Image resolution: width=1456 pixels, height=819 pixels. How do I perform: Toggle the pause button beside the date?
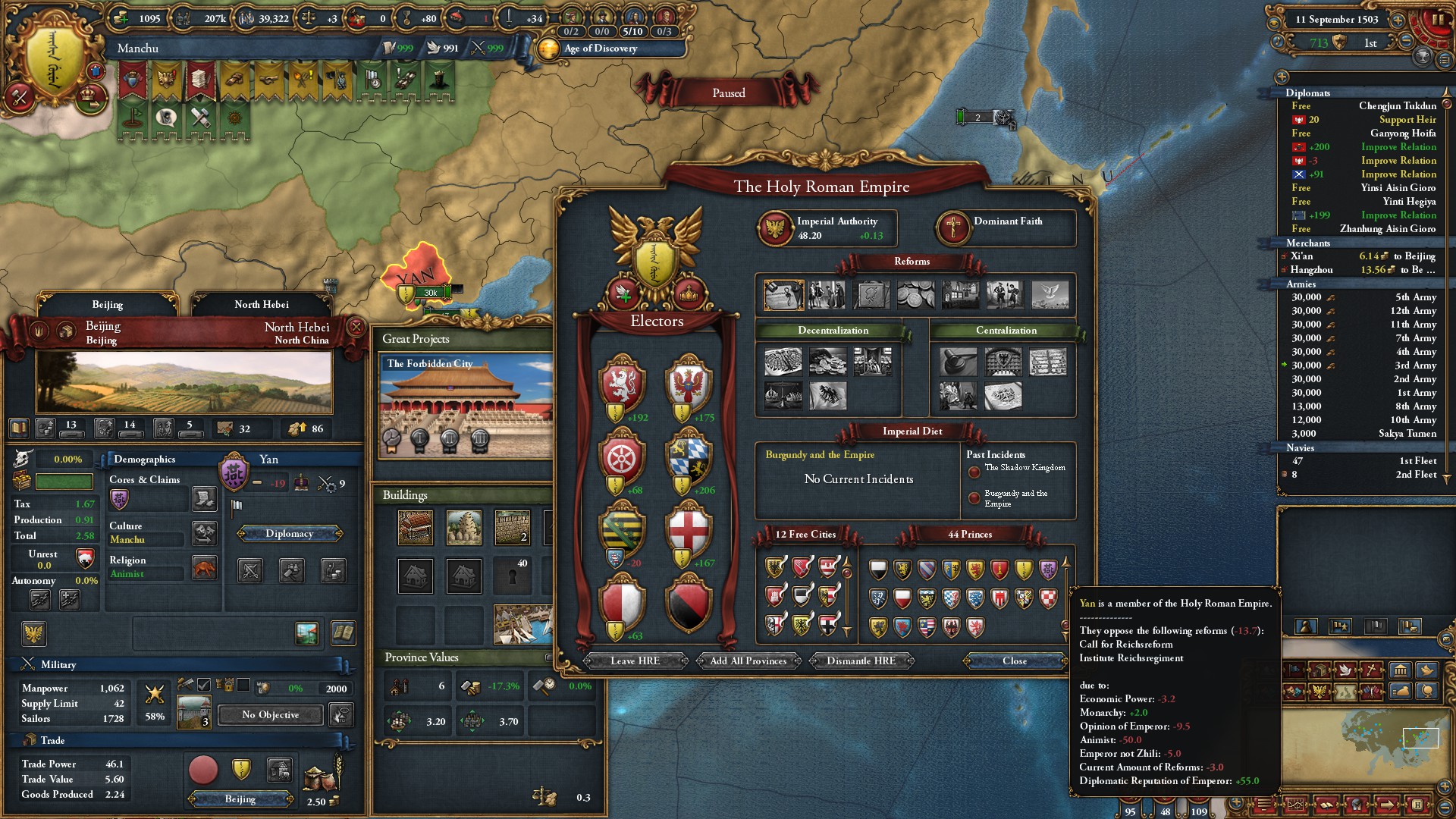click(1436, 19)
